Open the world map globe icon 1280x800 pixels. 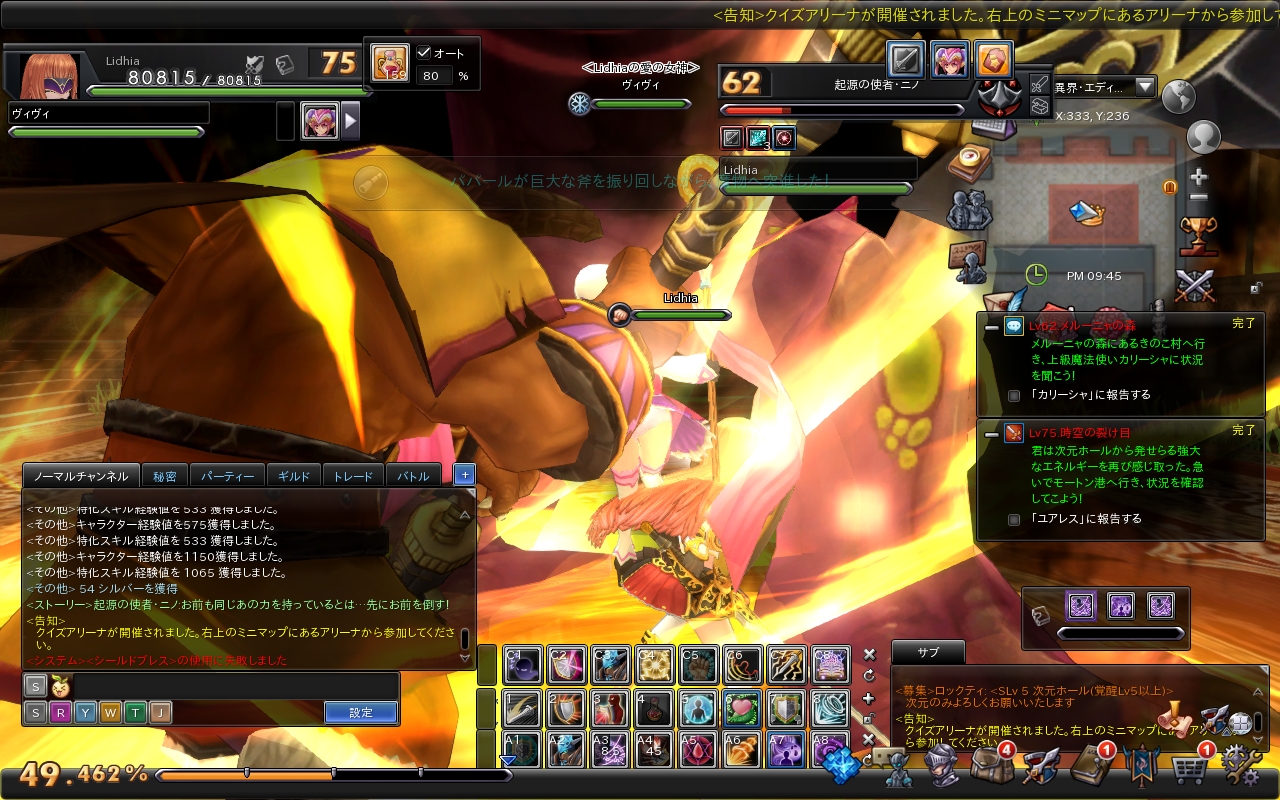1178,96
